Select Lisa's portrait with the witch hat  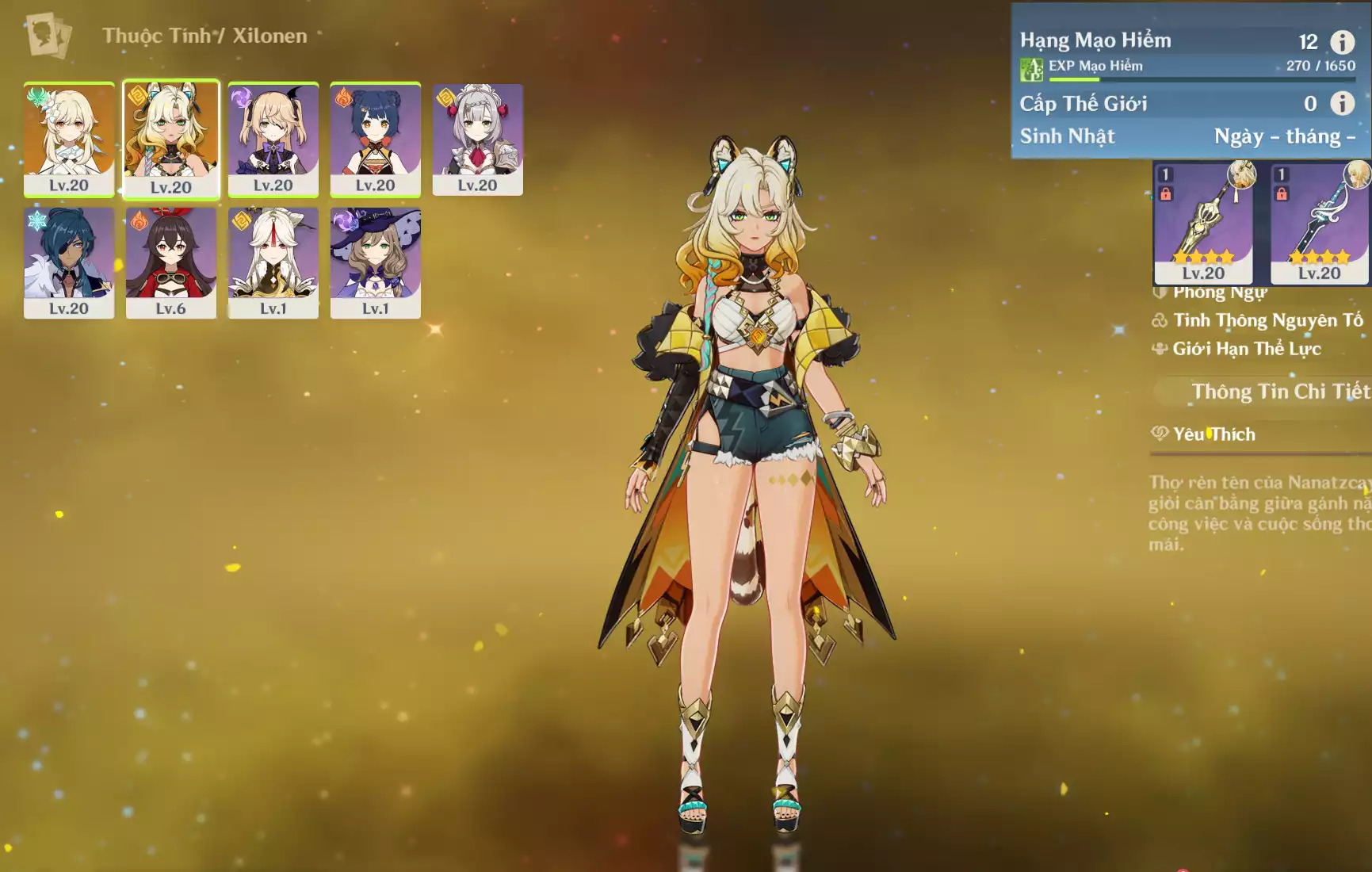375,262
